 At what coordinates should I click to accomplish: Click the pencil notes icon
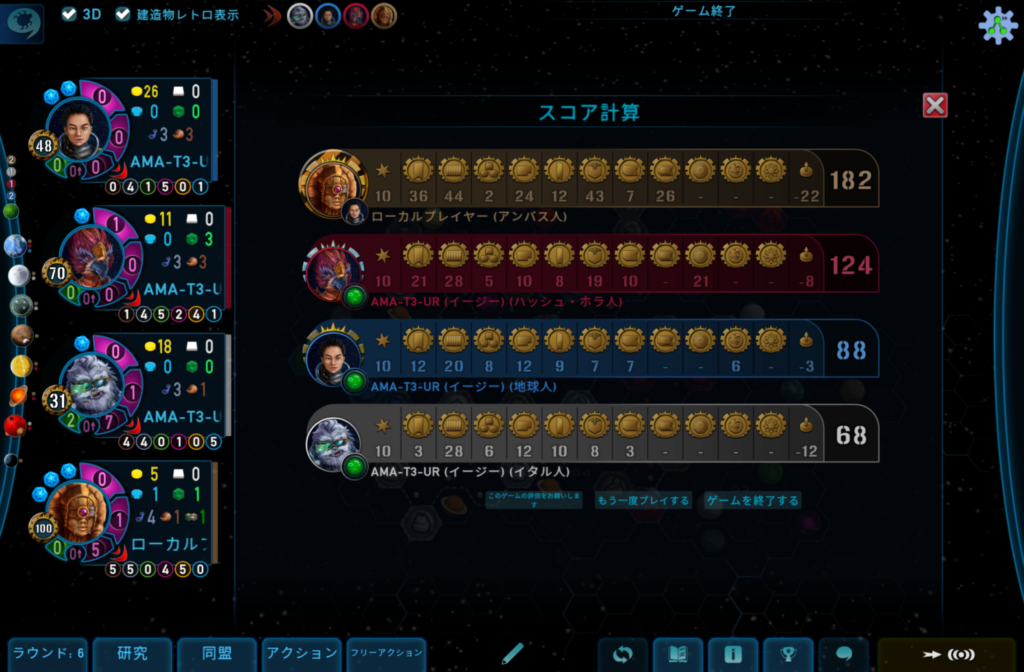(x=513, y=654)
